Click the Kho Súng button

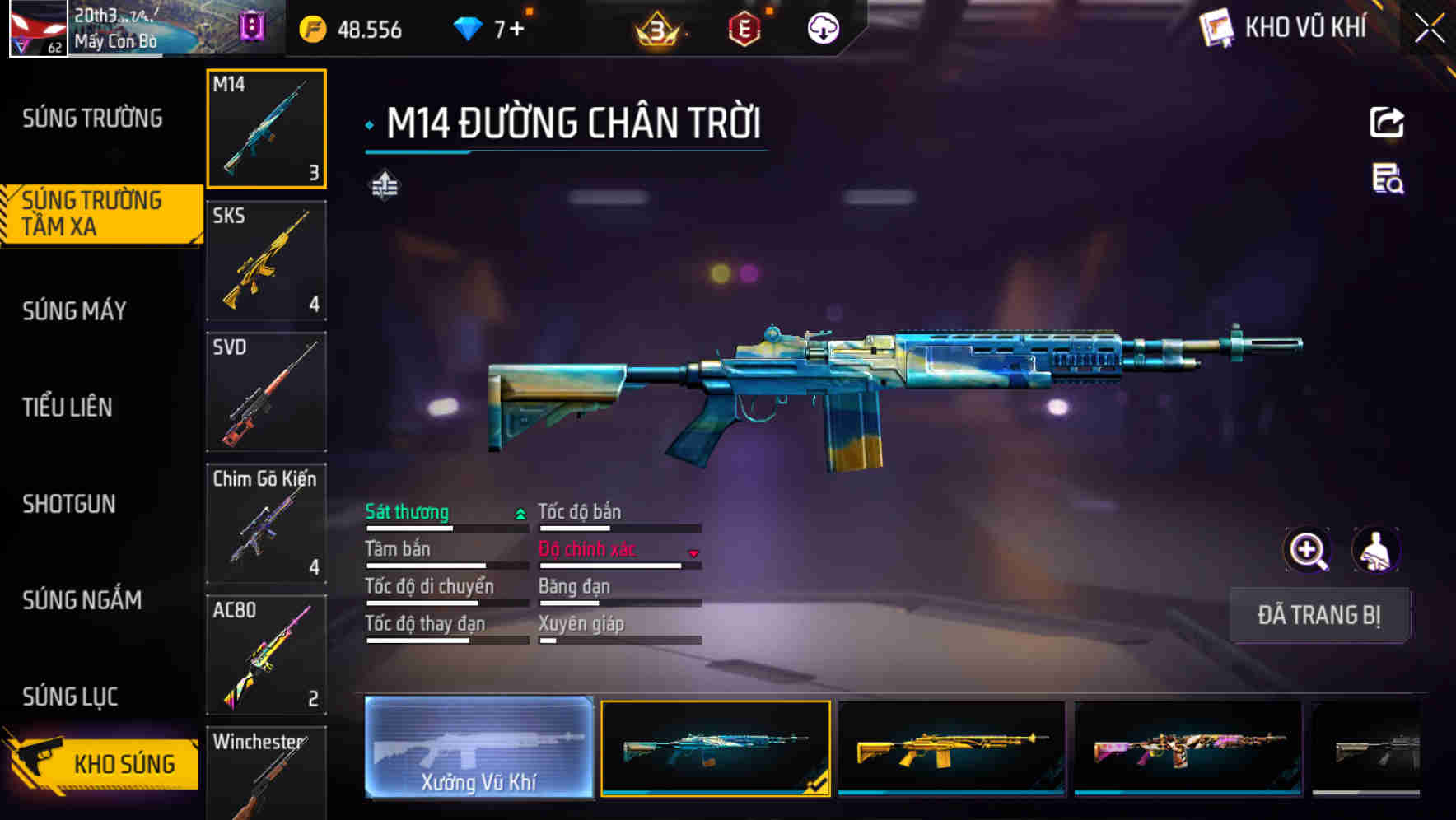[103, 764]
